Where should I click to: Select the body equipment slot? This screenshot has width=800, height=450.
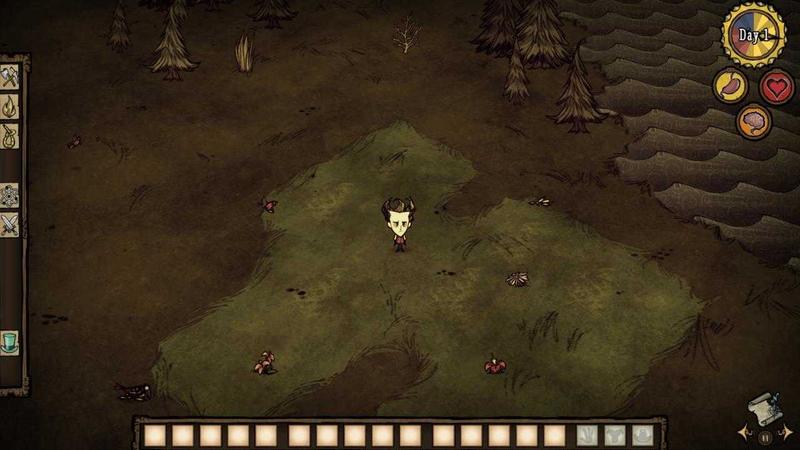point(615,435)
